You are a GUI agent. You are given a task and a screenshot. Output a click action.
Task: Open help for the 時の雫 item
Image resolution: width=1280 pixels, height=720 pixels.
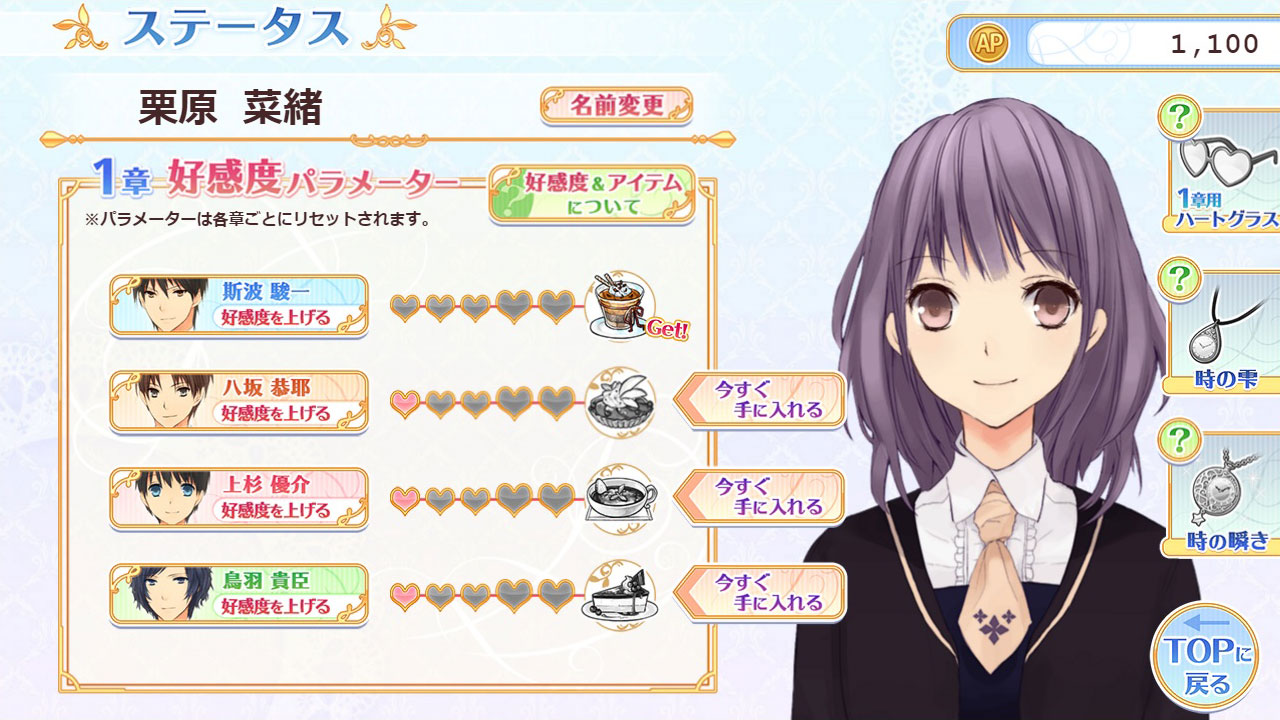1179,278
